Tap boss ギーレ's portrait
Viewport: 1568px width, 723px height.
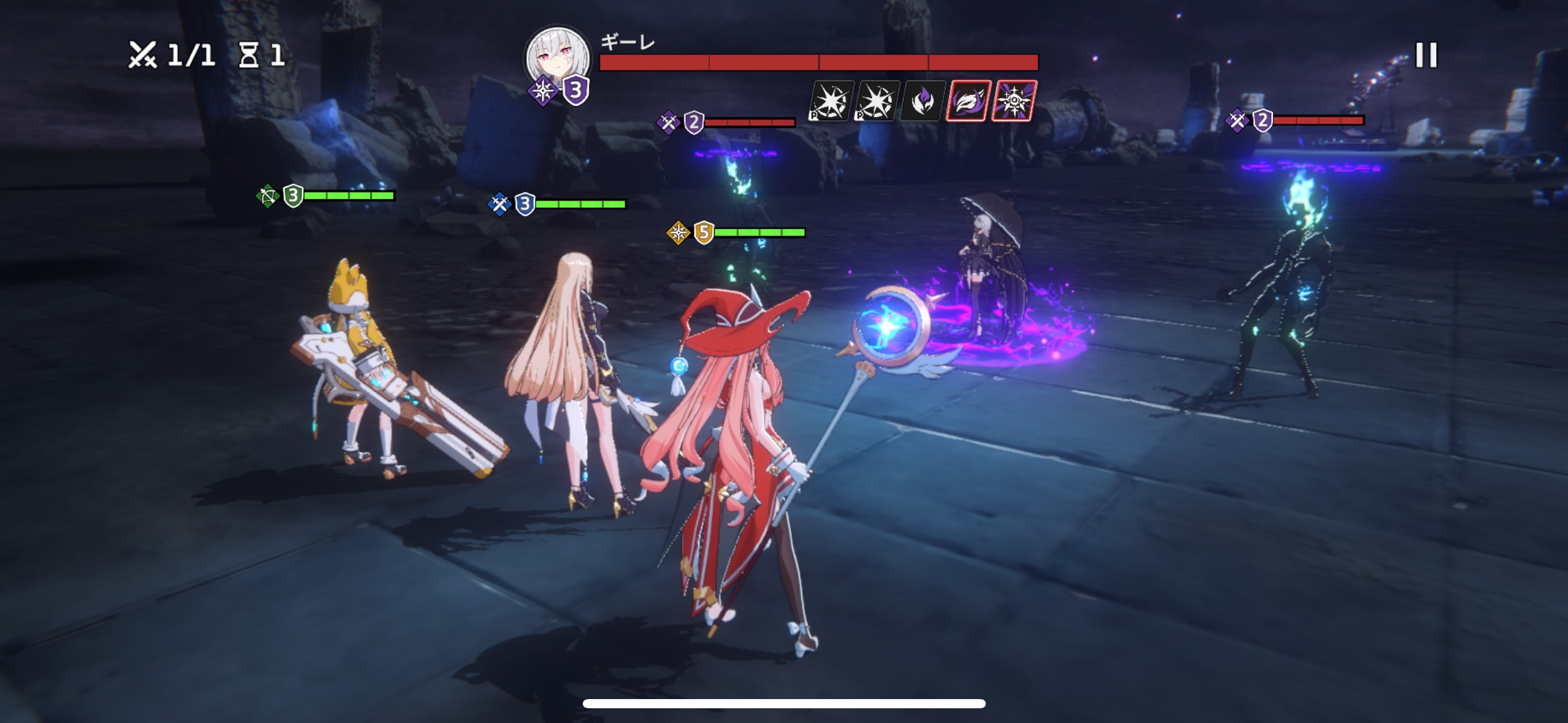tap(558, 58)
